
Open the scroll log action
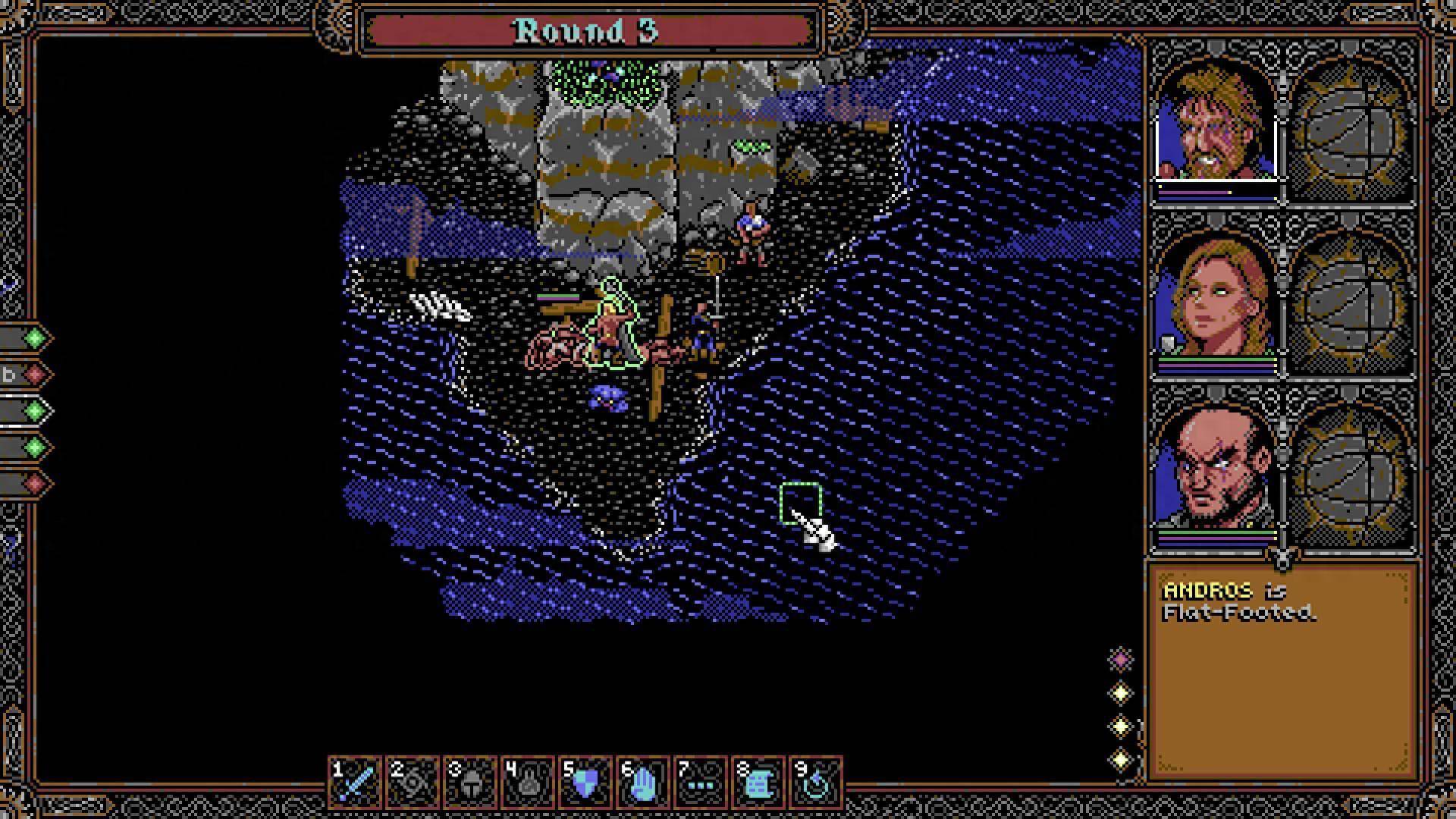tap(758, 781)
